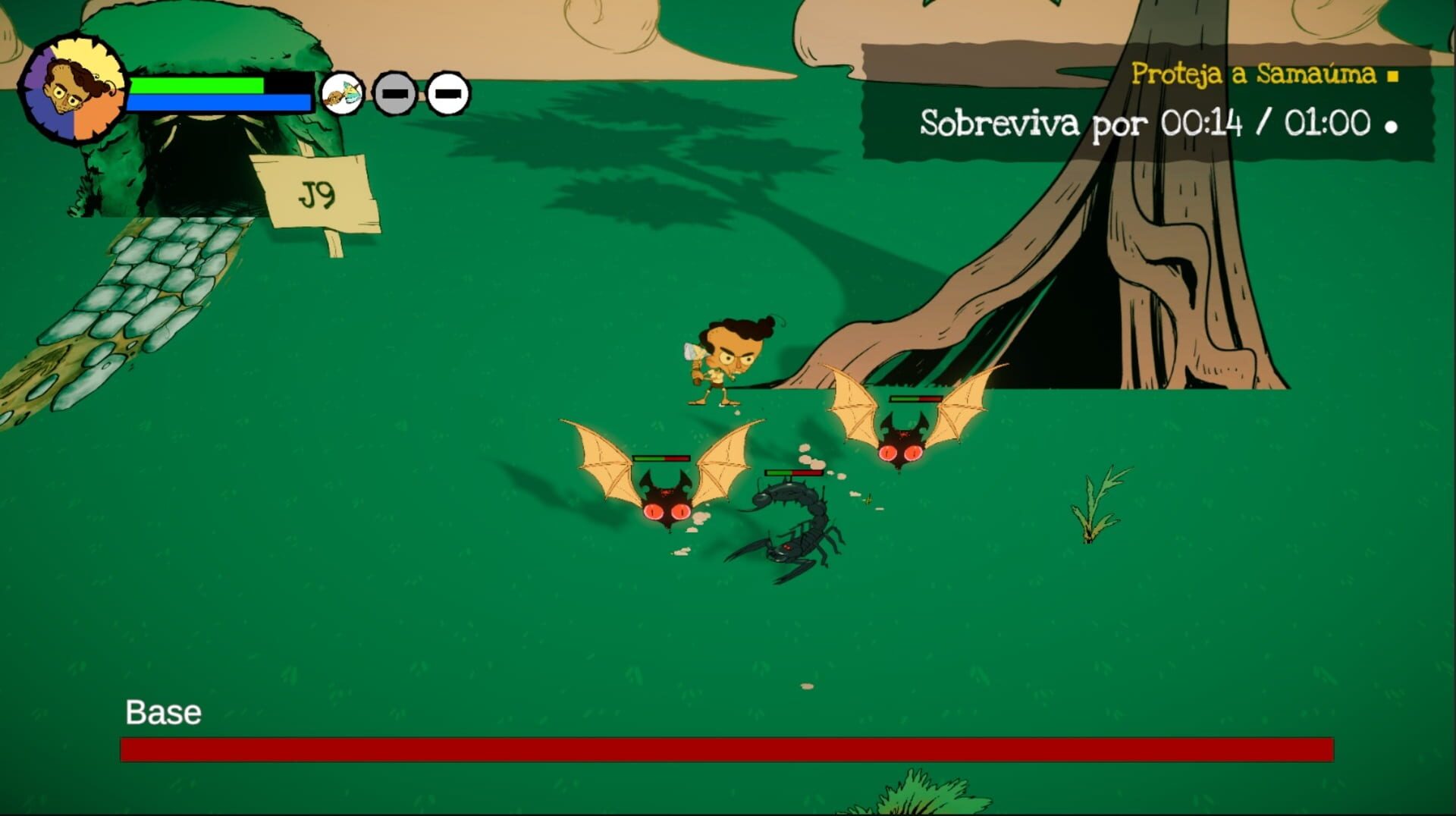Click the second empty ability slot

coord(393,94)
